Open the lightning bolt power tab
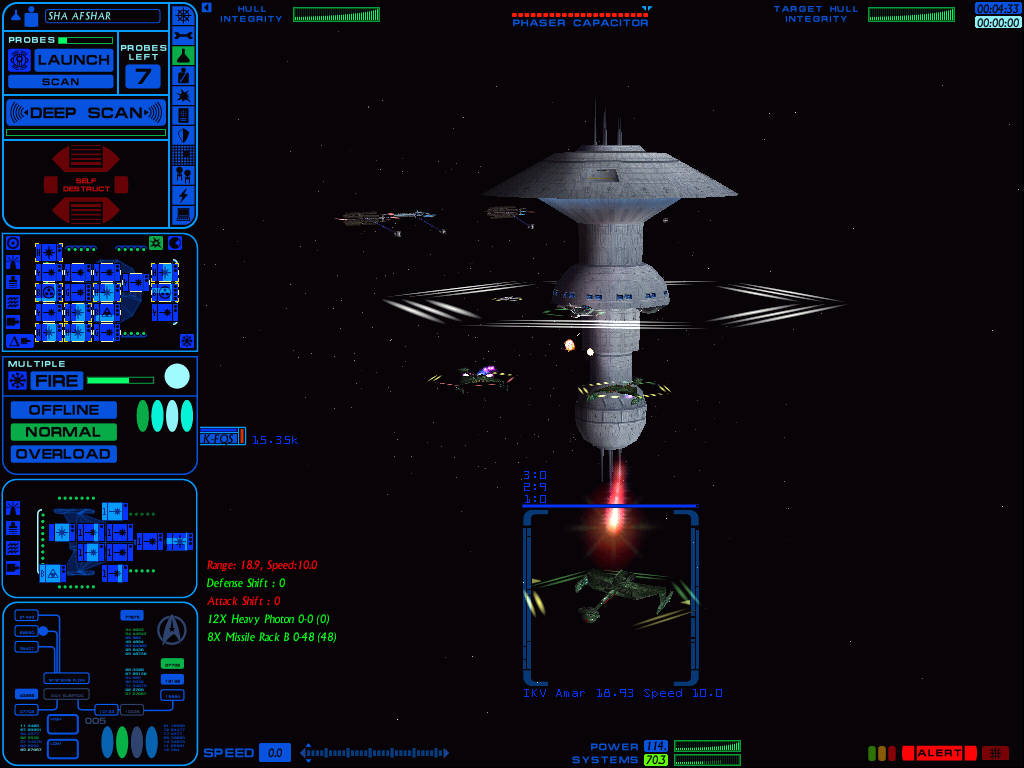The image size is (1024, 768). pos(183,195)
